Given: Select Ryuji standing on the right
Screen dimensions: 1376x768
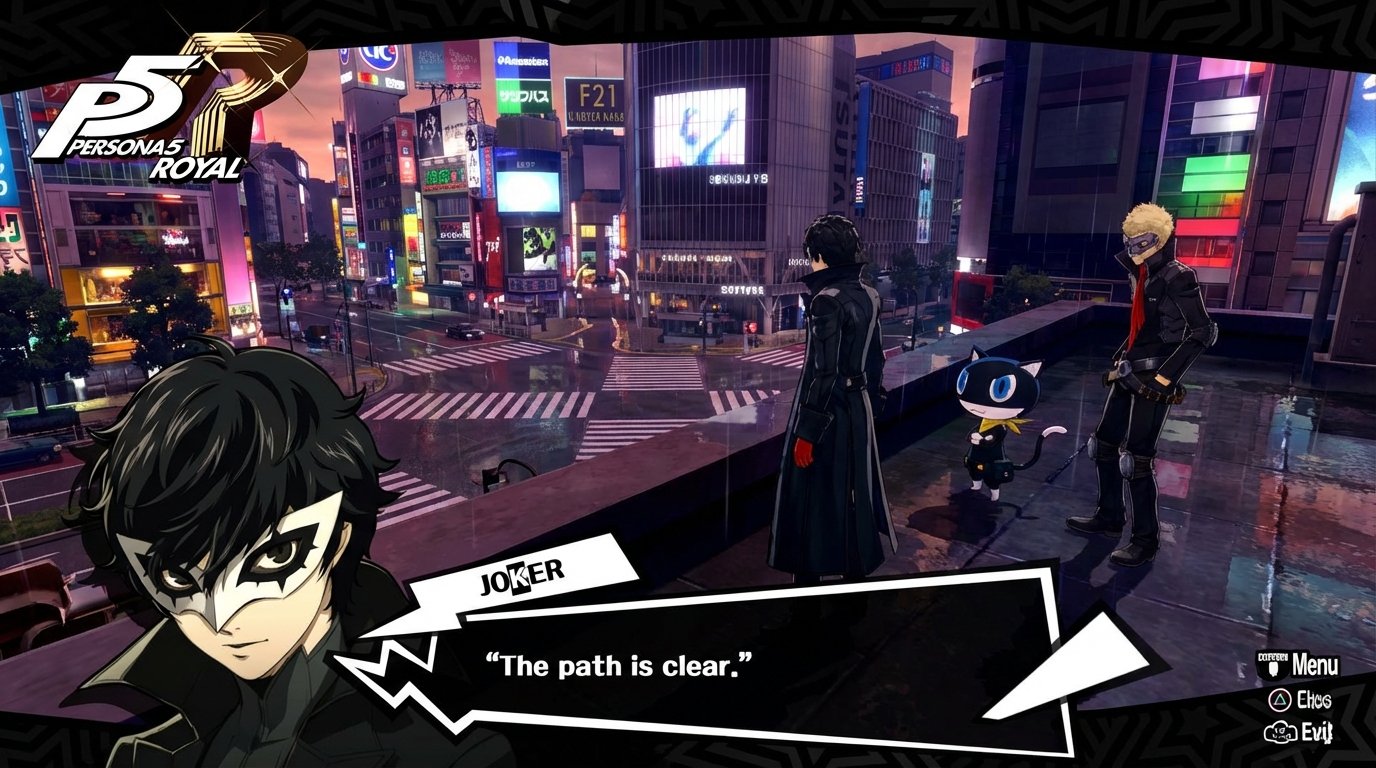Looking at the screenshot, I should [x=1145, y=380].
